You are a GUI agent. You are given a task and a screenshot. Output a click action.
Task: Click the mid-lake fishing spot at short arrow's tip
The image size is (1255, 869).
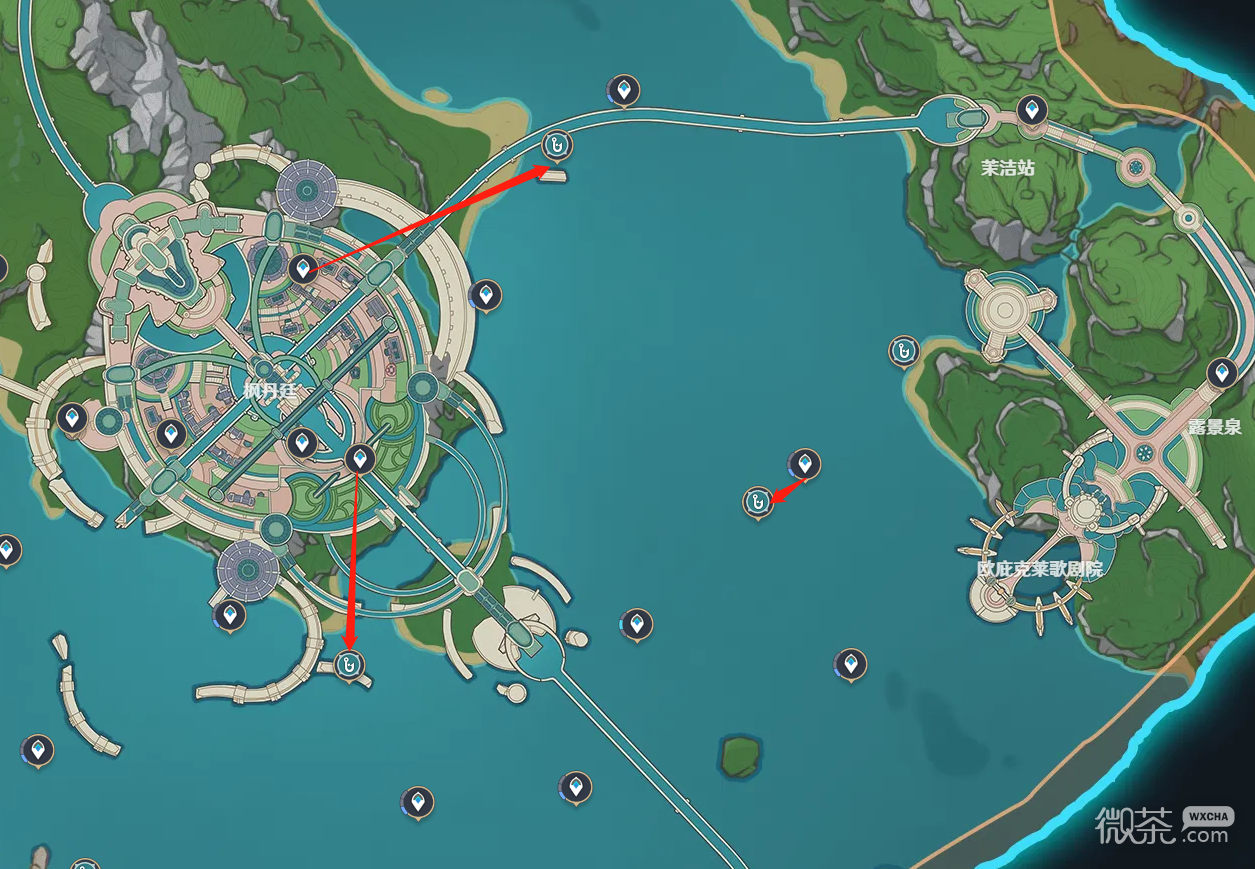pos(758,500)
